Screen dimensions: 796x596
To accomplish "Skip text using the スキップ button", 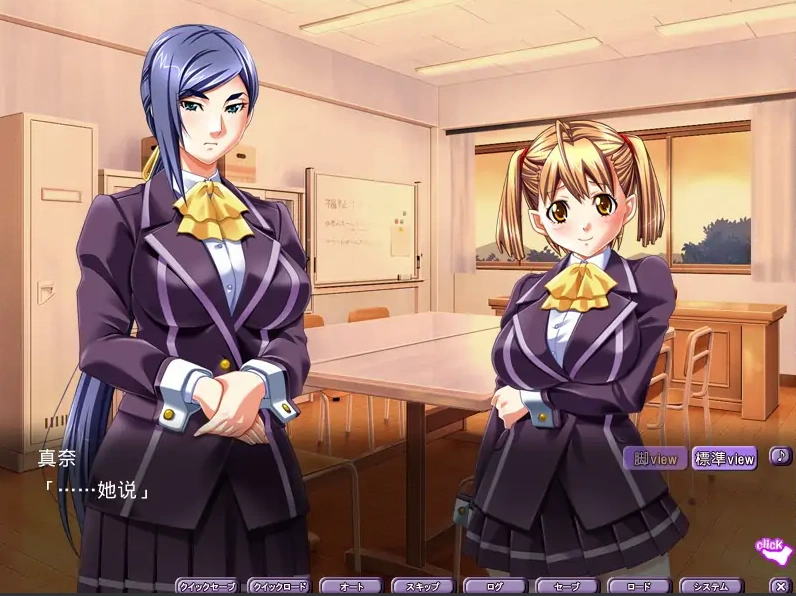I will [422, 587].
